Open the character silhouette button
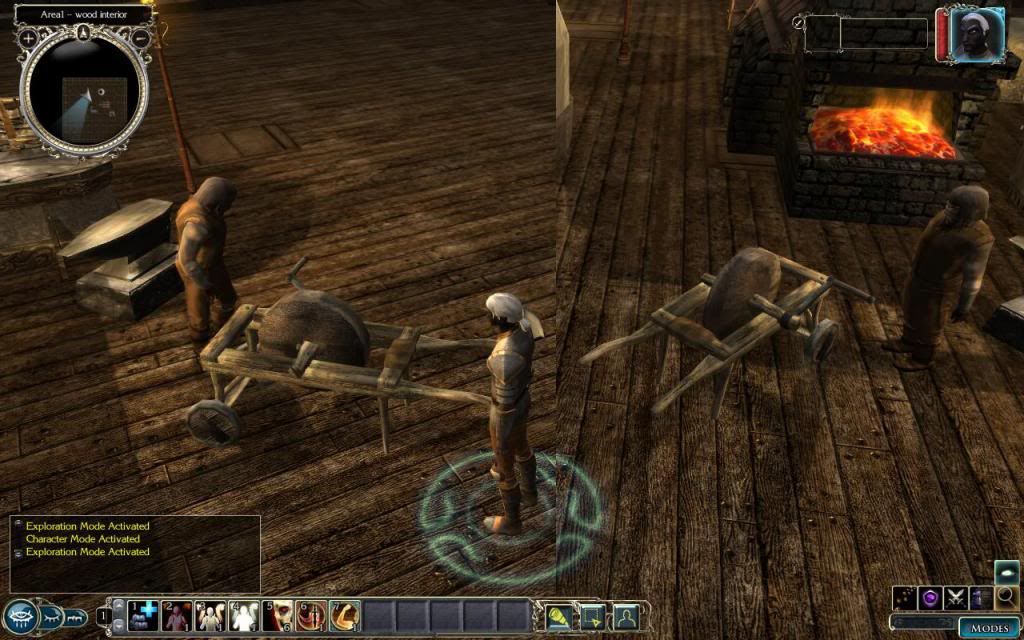 tap(627, 615)
